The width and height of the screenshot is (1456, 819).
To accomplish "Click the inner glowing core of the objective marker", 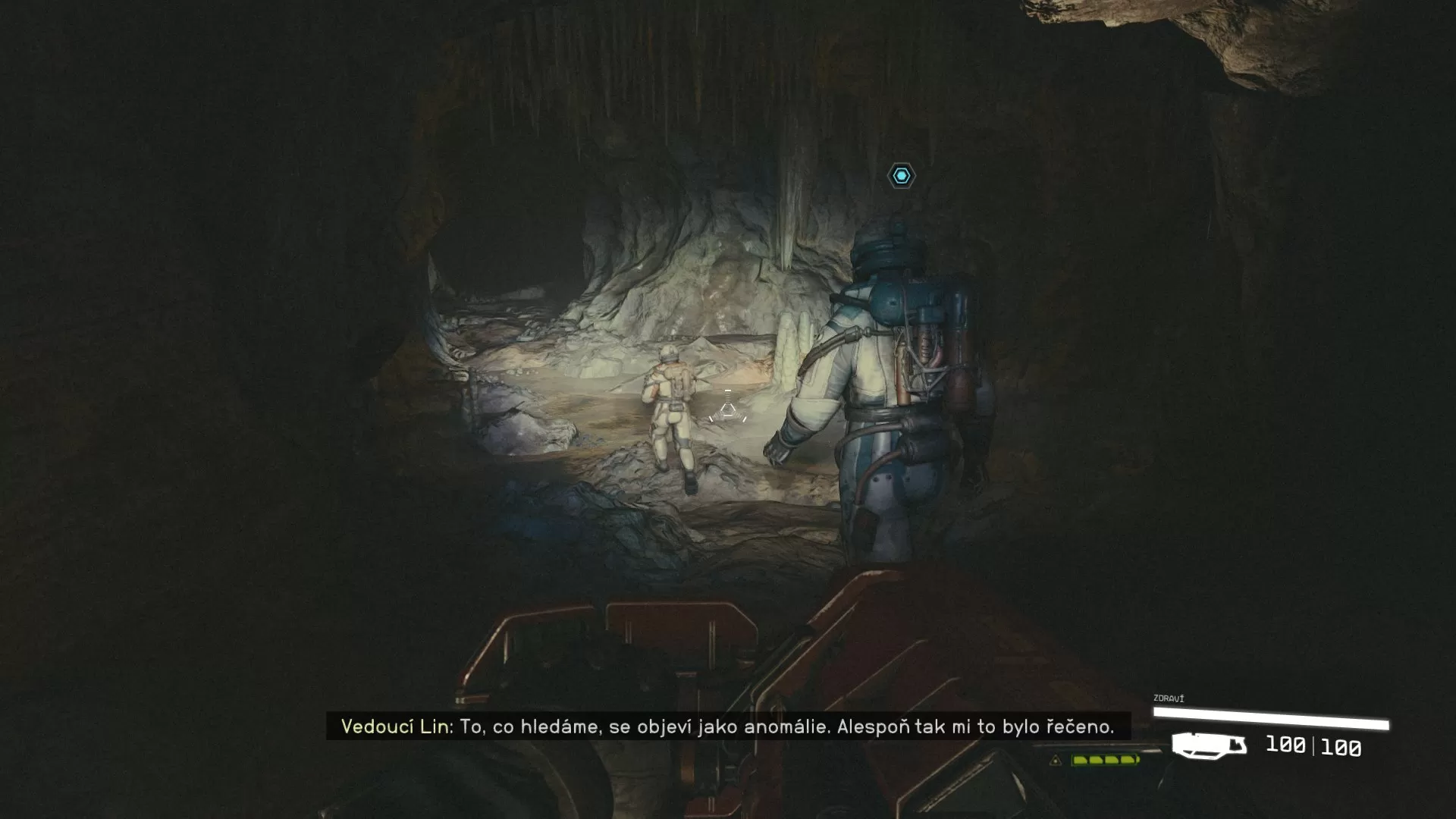I will (x=901, y=176).
